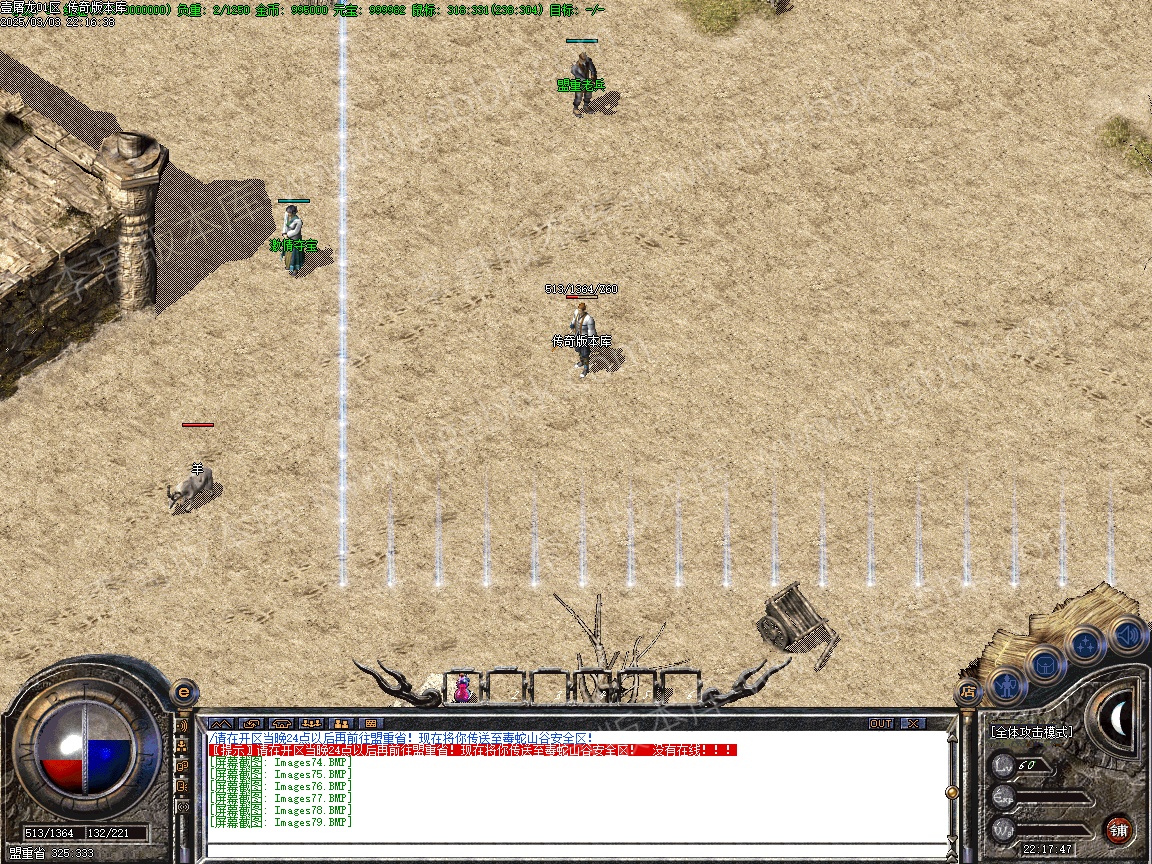Open the bag inventory icon
1152x864 pixels.
click(x=1046, y=665)
